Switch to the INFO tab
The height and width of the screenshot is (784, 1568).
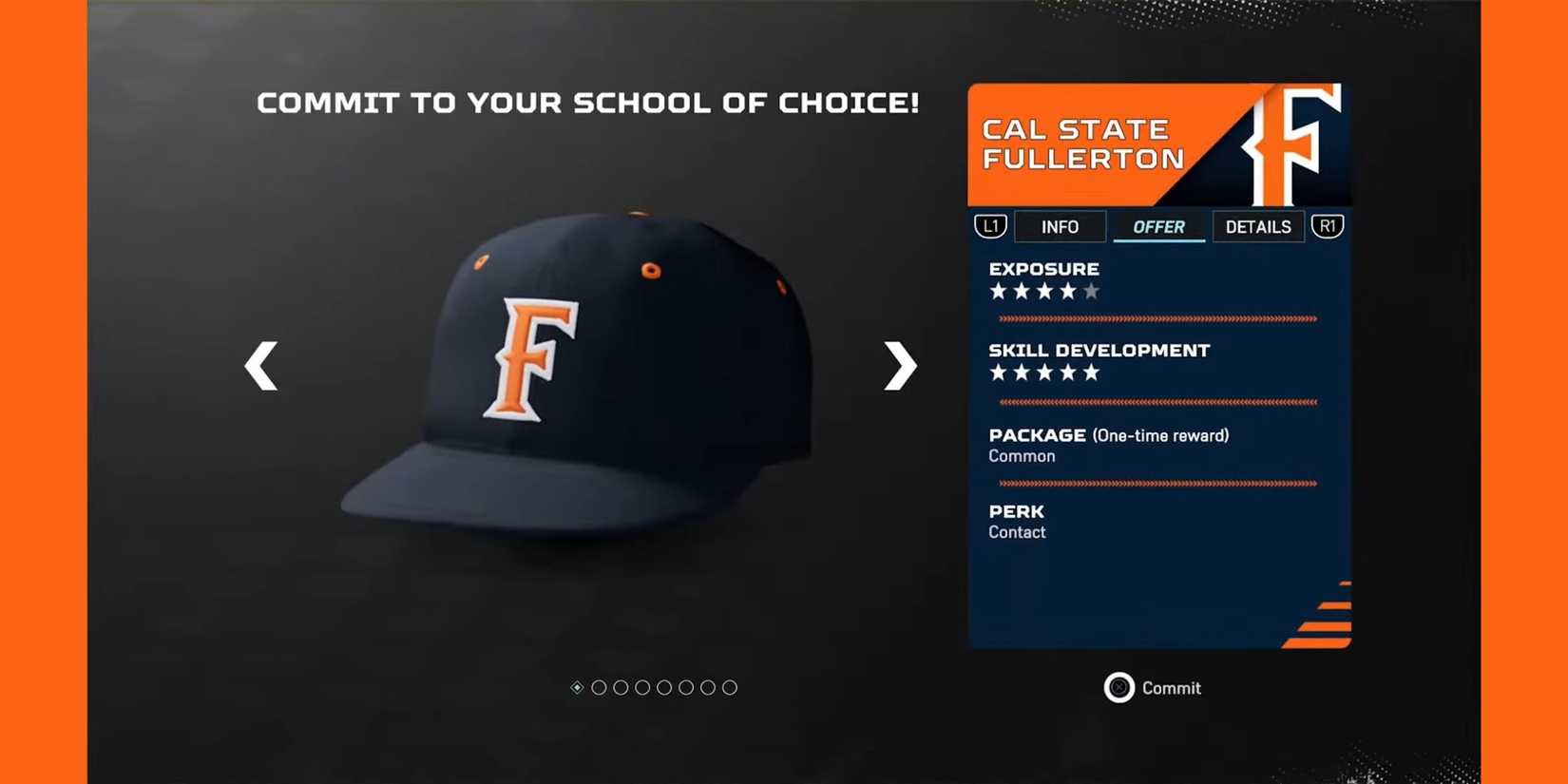click(x=1060, y=226)
